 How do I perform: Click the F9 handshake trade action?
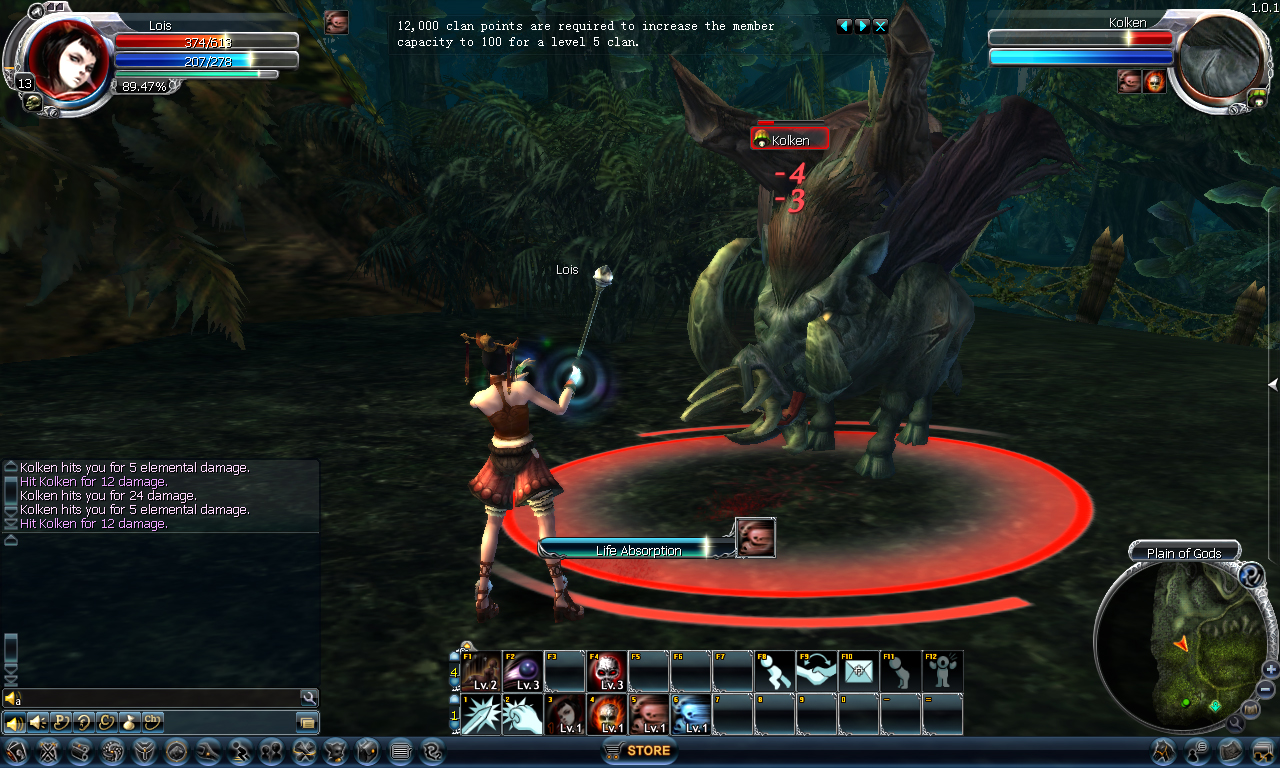pyautogui.click(x=816, y=671)
